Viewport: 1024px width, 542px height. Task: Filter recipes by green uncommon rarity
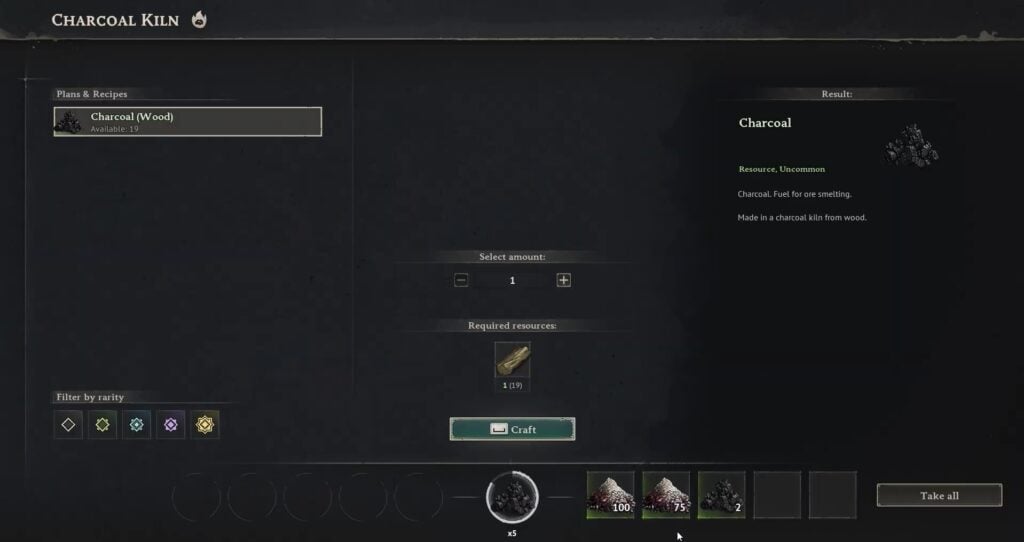(x=102, y=424)
